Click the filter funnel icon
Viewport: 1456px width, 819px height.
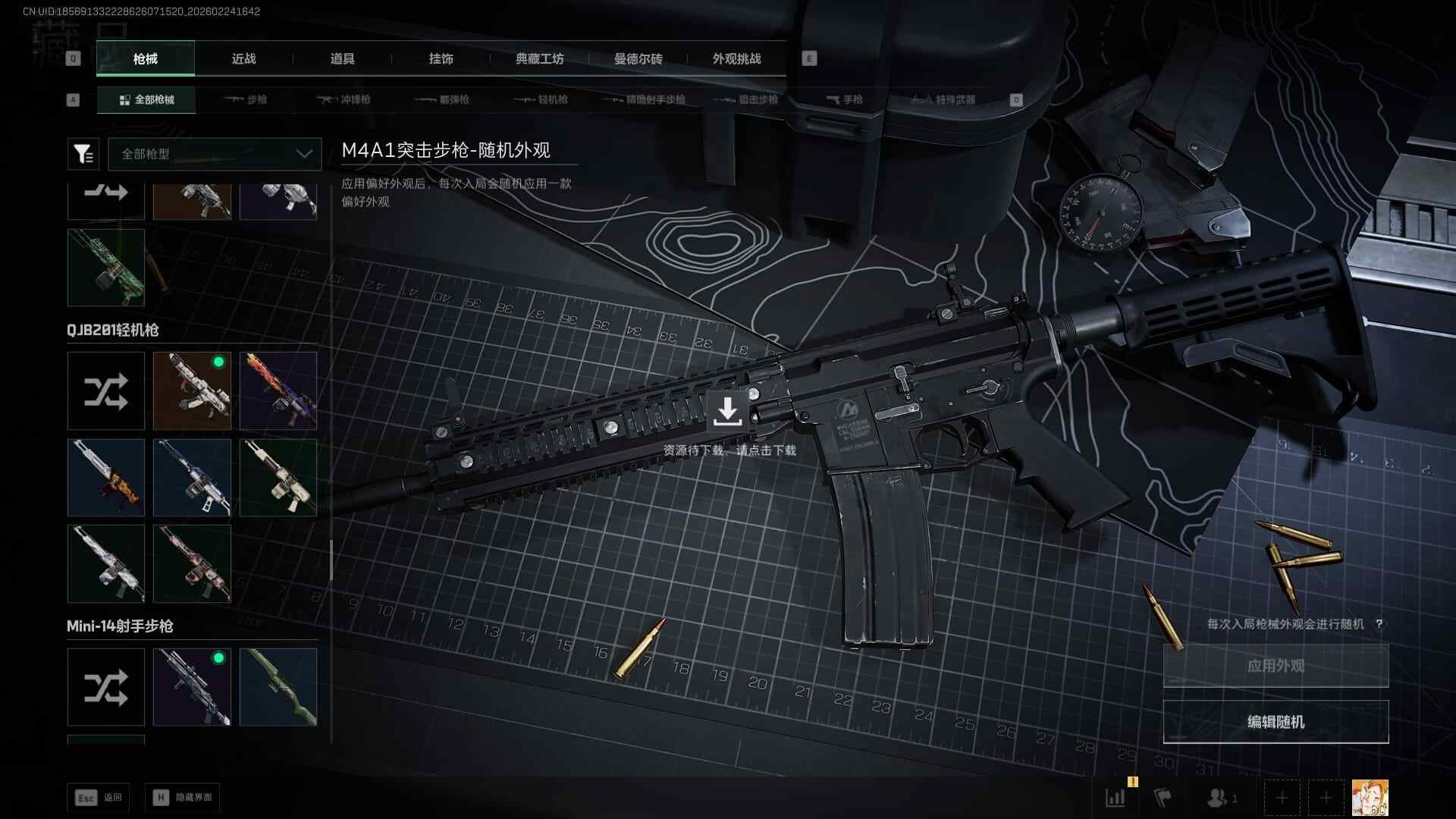[83, 154]
